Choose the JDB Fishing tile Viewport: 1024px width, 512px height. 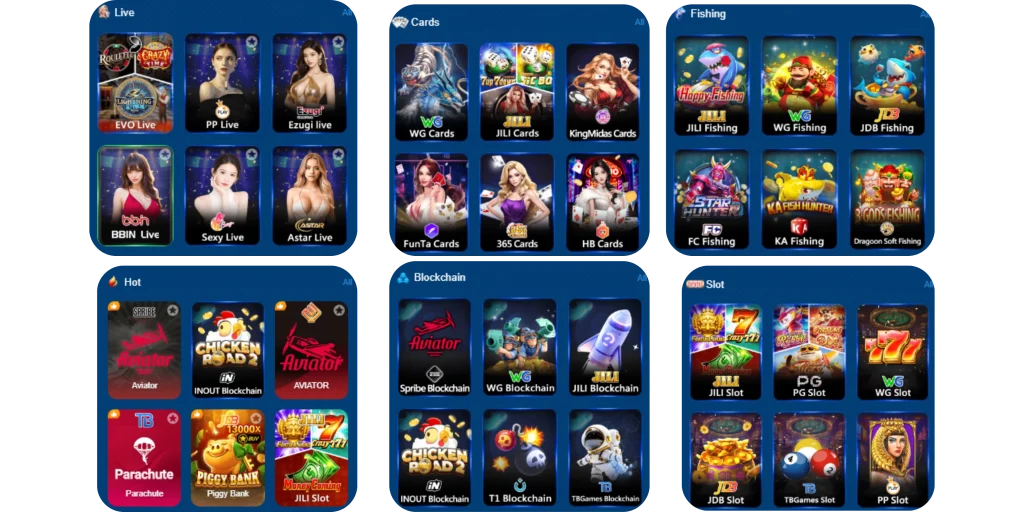[887, 86]
